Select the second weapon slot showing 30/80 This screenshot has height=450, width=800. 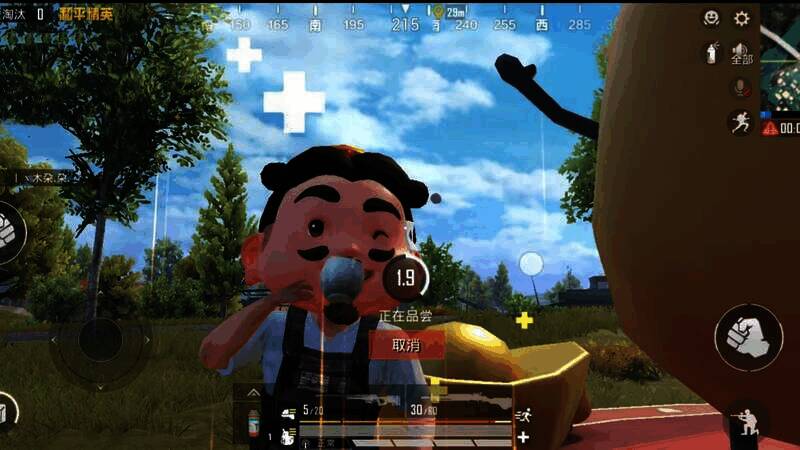pyautogui.click(x=450, y=411)
